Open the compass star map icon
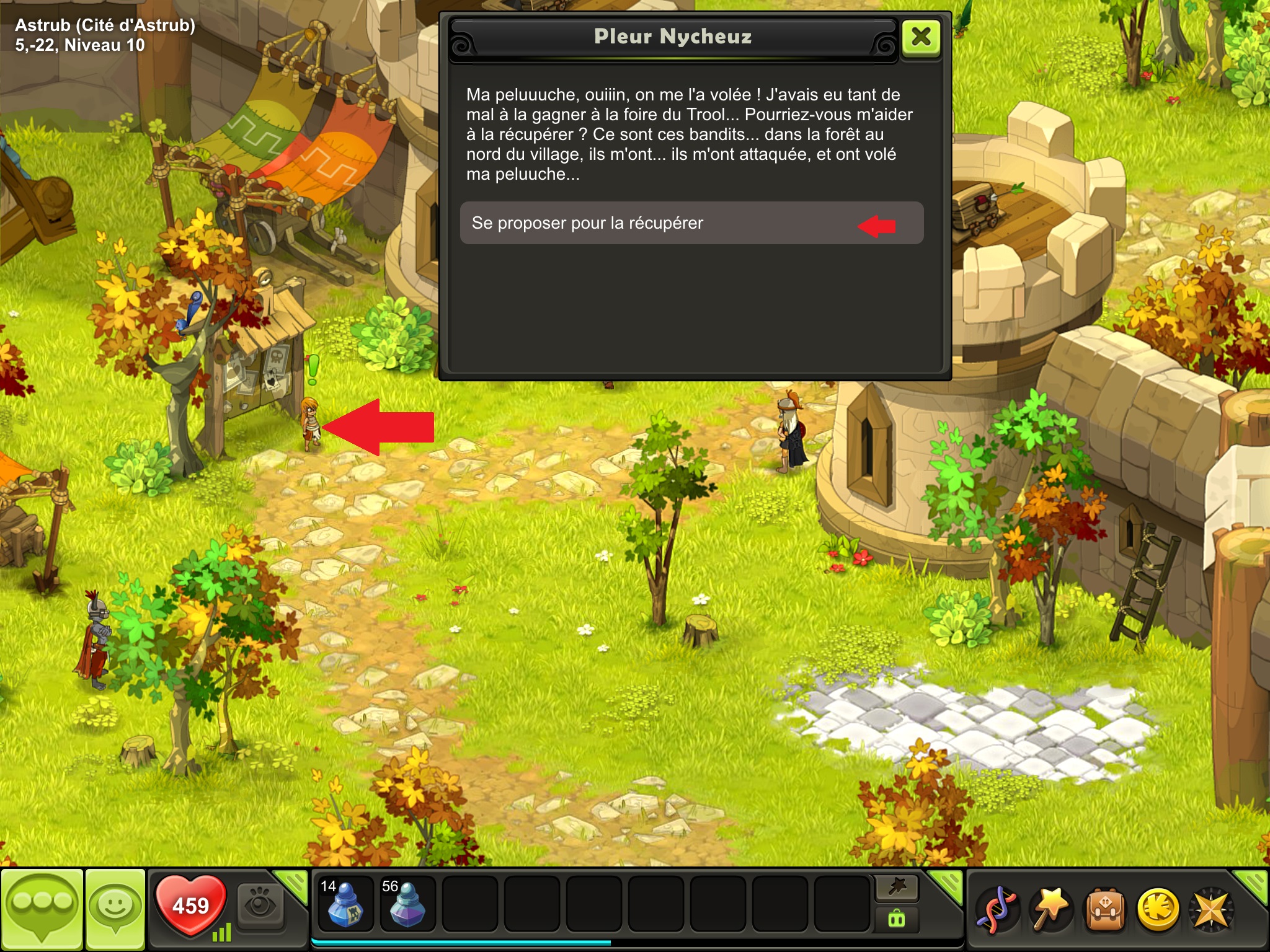This screenshot has height=952, width=1270. pyautogui.click(x=1210, y=910)
